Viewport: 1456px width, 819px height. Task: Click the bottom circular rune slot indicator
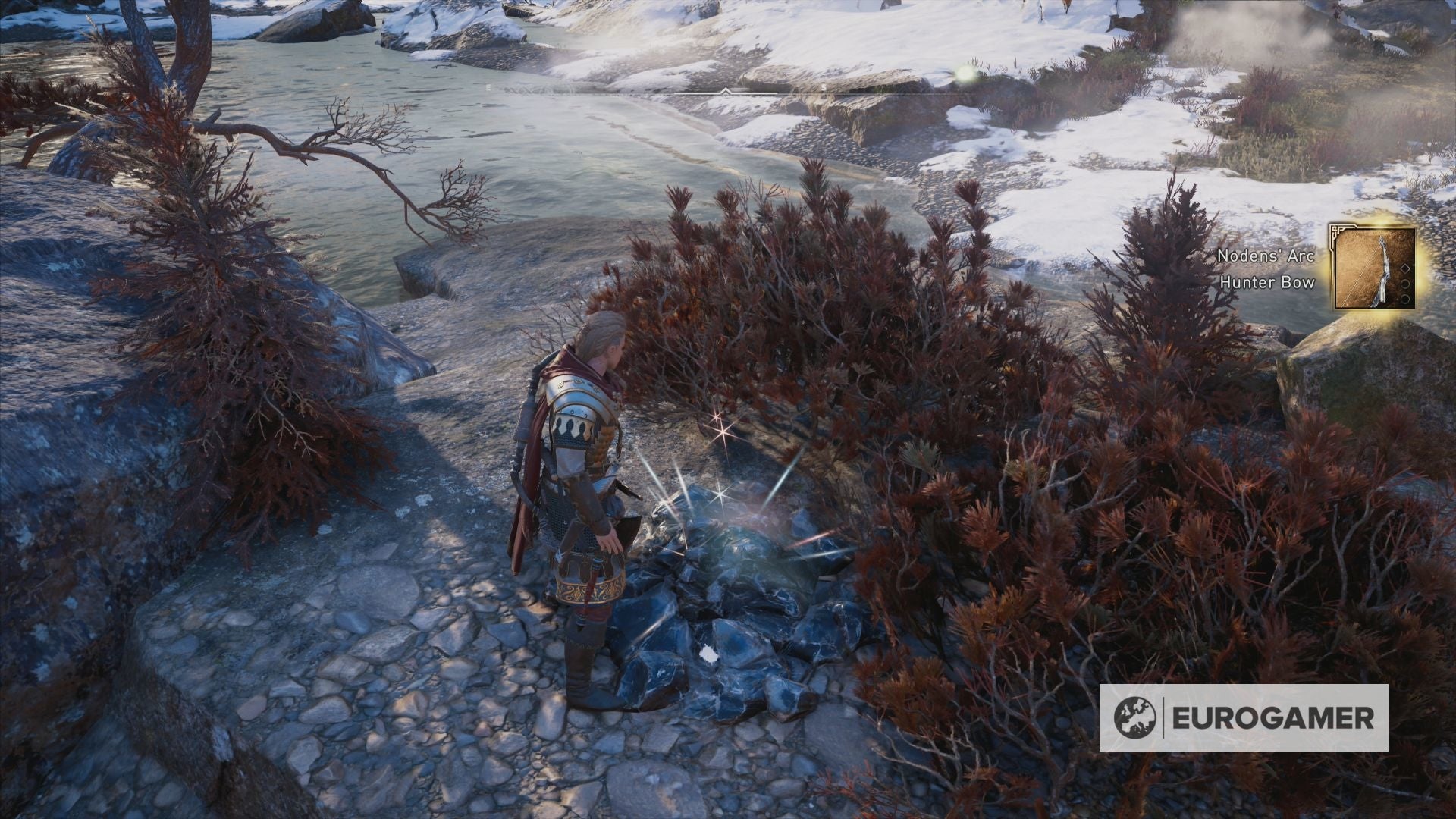pos(1405,299)
